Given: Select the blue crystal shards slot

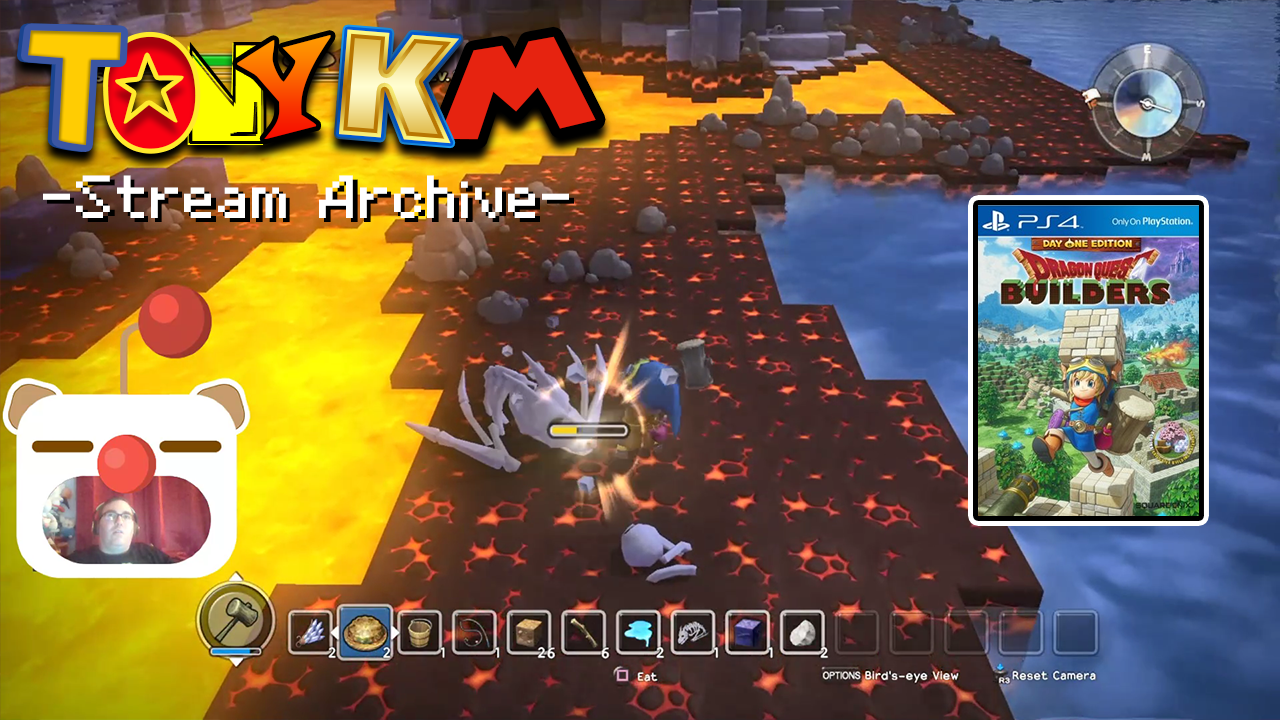Looking at the screenshot, I should (311, 632).
